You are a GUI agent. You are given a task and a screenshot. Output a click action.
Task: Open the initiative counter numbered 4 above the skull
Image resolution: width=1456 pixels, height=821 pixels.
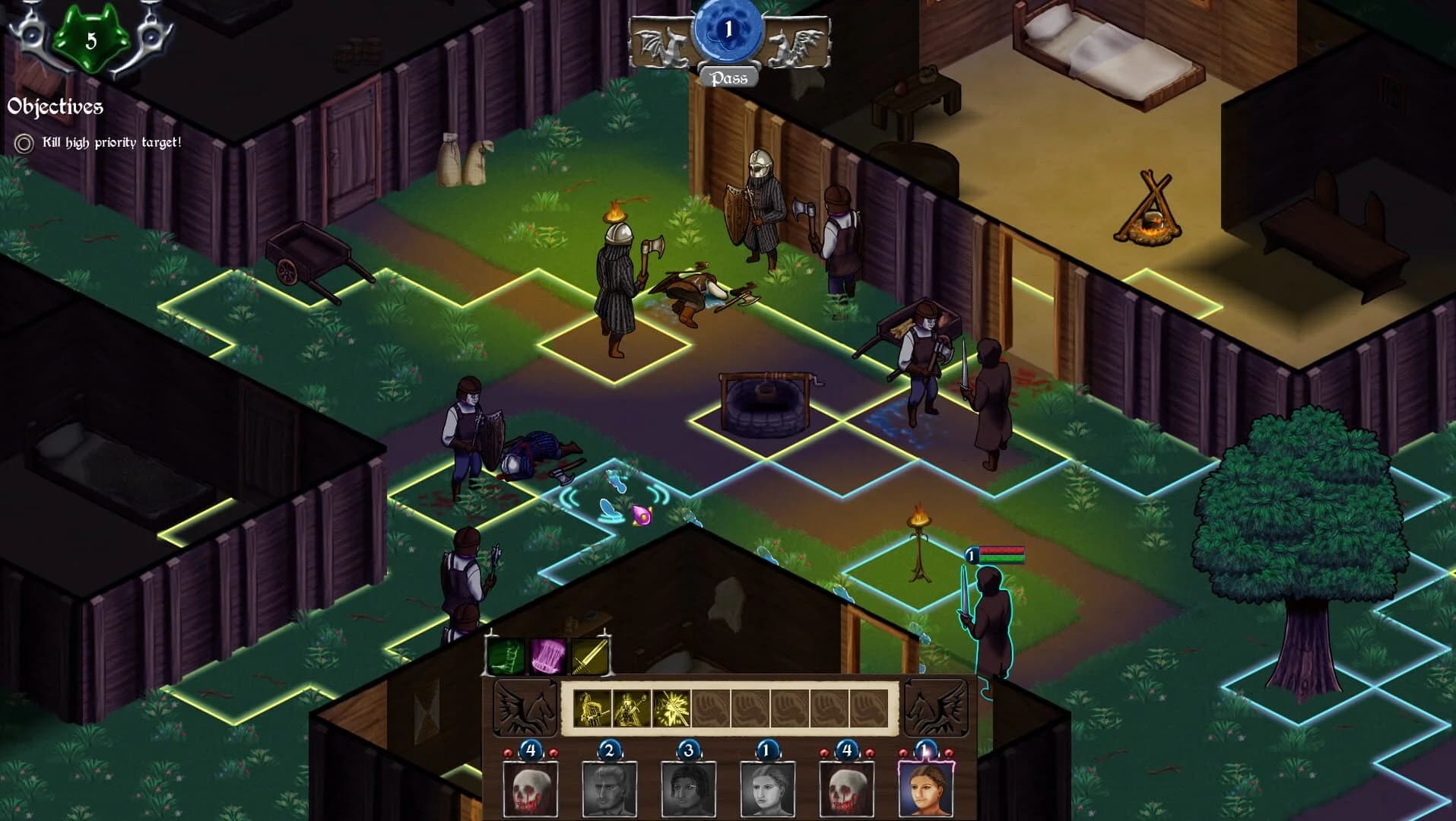531,750
